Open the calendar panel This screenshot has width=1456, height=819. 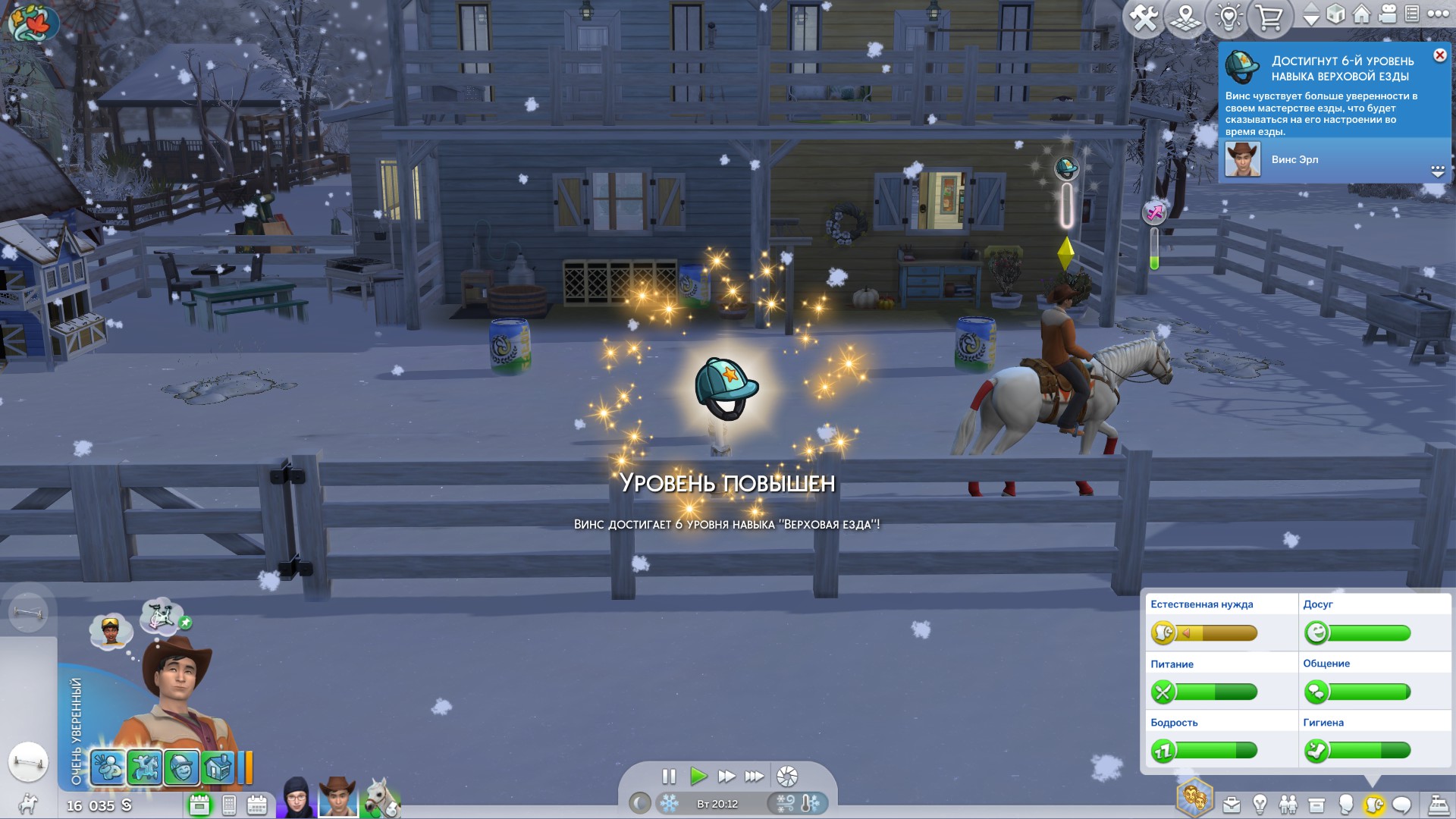257,805
